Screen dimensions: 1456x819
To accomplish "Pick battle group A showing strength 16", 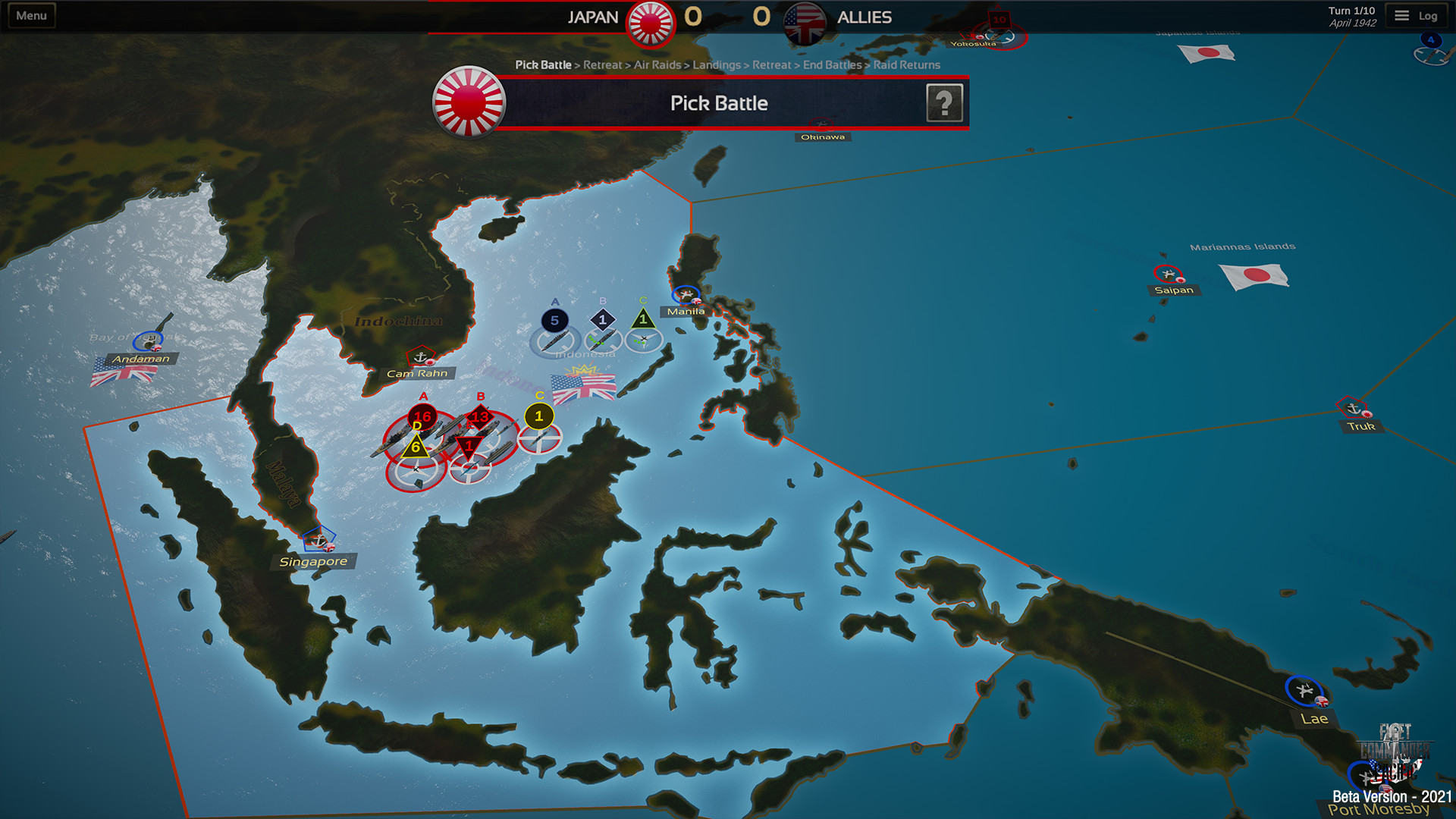I will pos(422,416).
